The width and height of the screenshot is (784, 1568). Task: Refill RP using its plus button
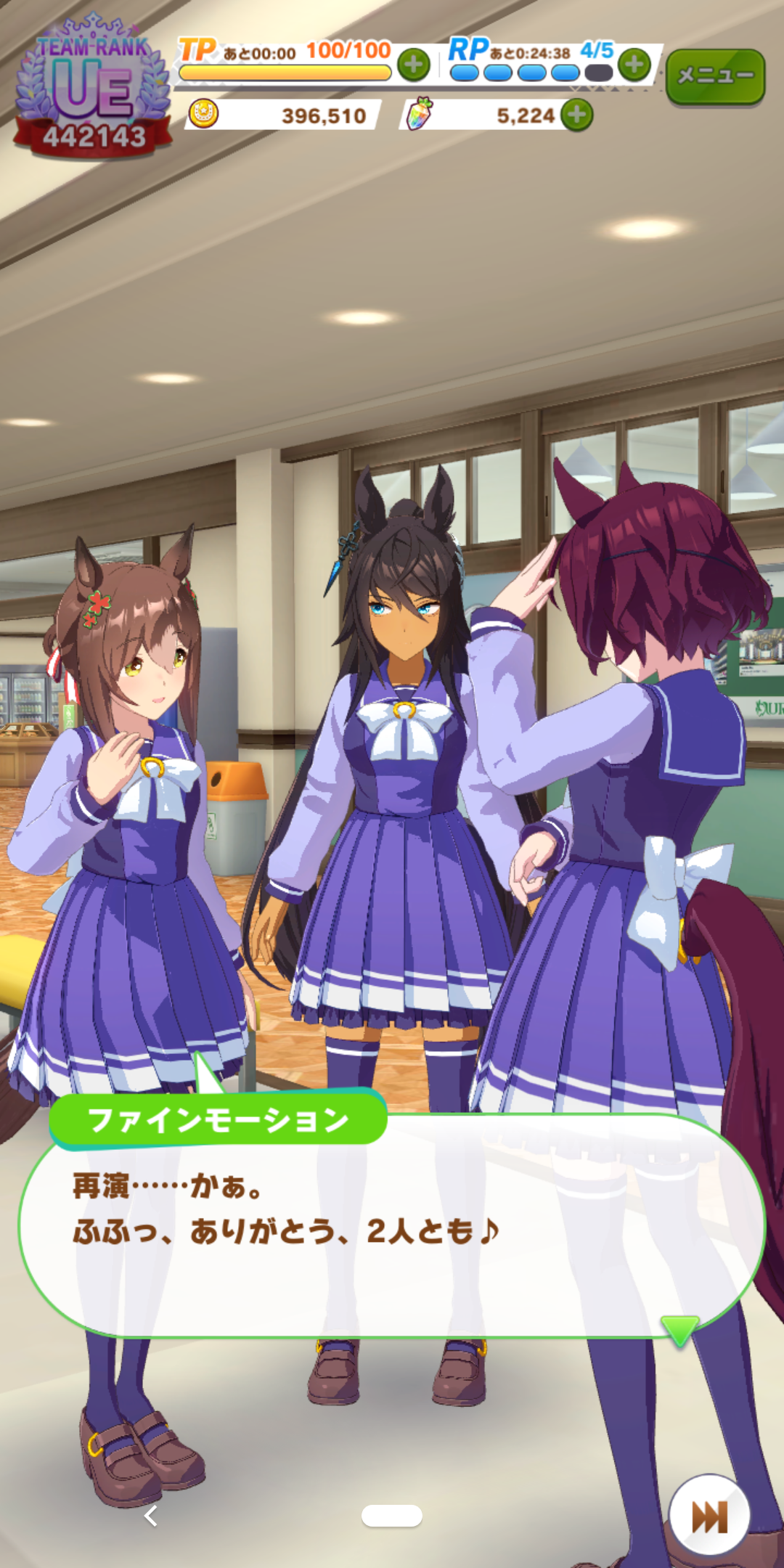click(x=634, y=65)
